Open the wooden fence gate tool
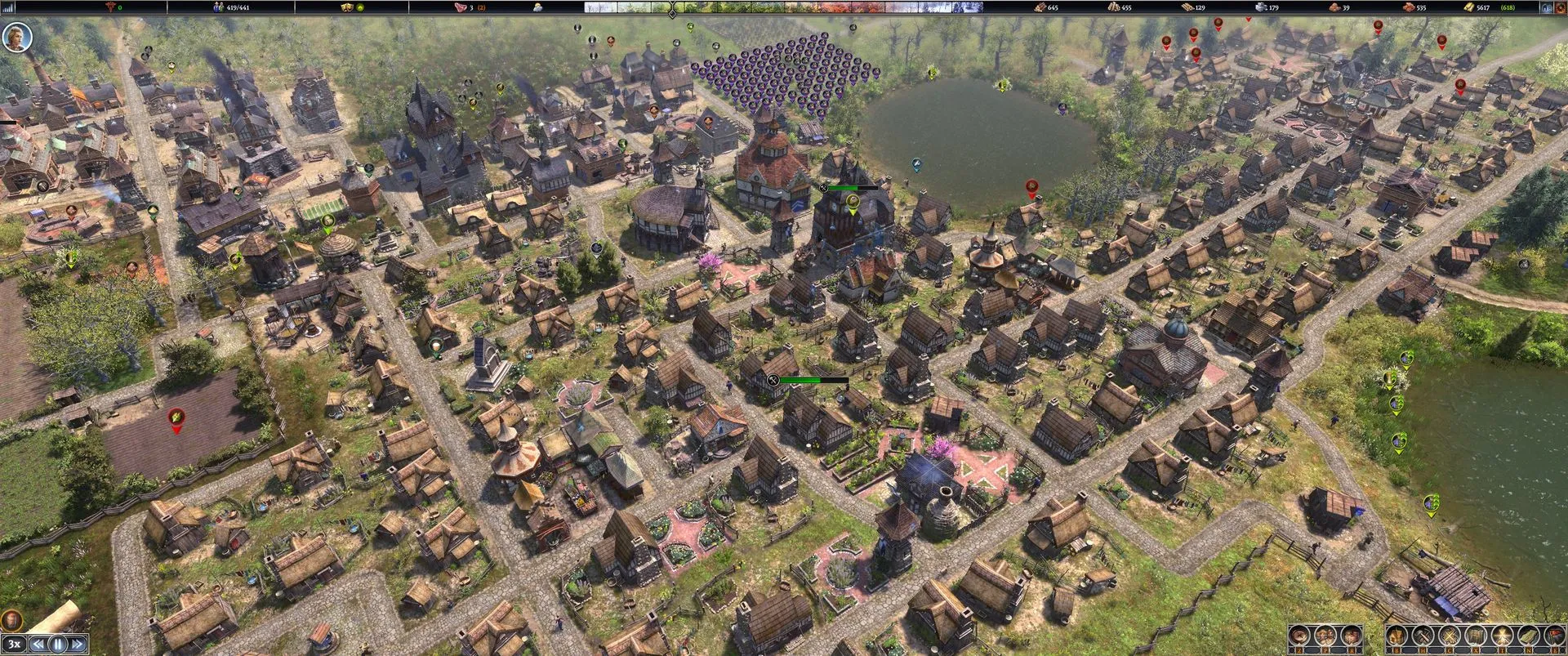Viewport: 1568px width, 656px height. 1476,636
